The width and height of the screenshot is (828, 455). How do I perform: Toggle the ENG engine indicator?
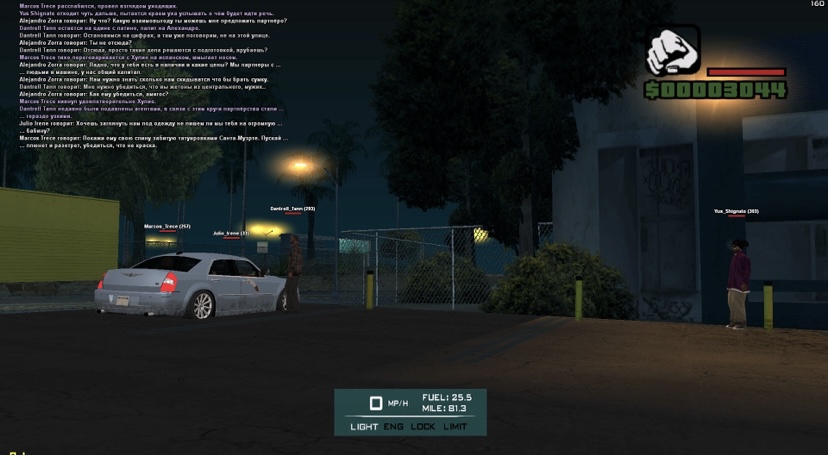[x=393, y=427]
